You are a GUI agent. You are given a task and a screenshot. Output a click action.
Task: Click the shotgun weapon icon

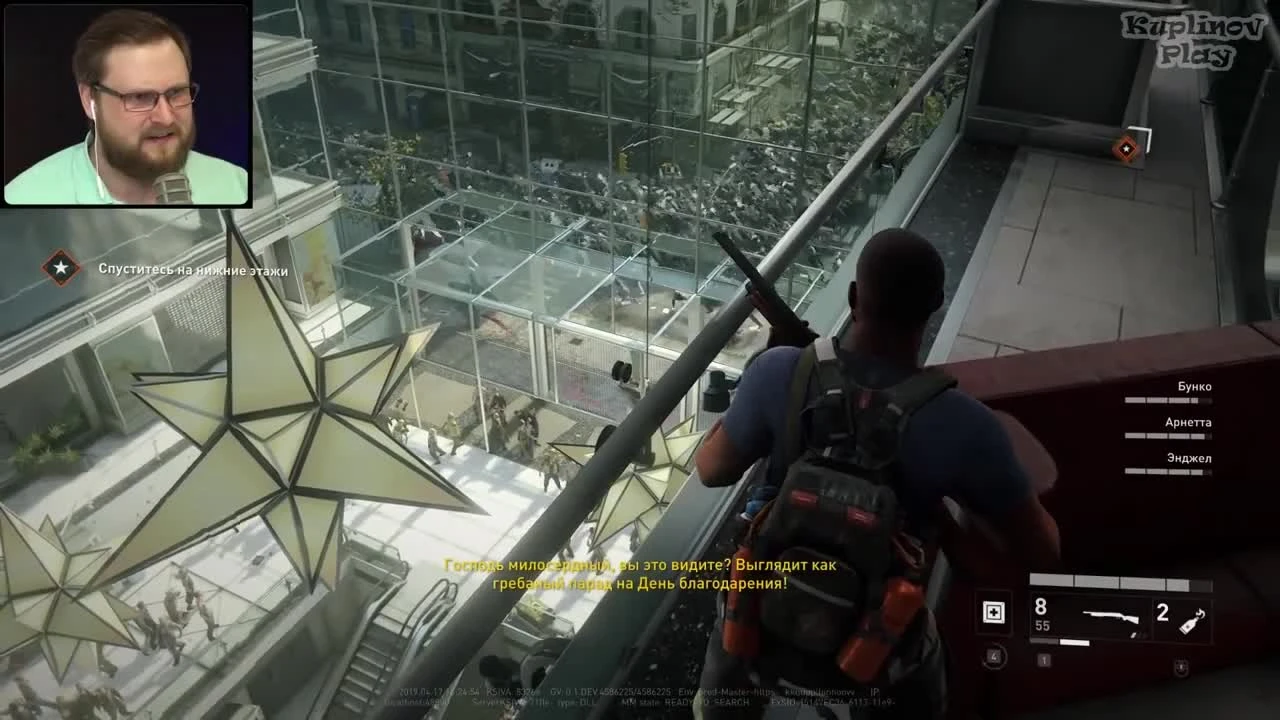(1110, 617)
